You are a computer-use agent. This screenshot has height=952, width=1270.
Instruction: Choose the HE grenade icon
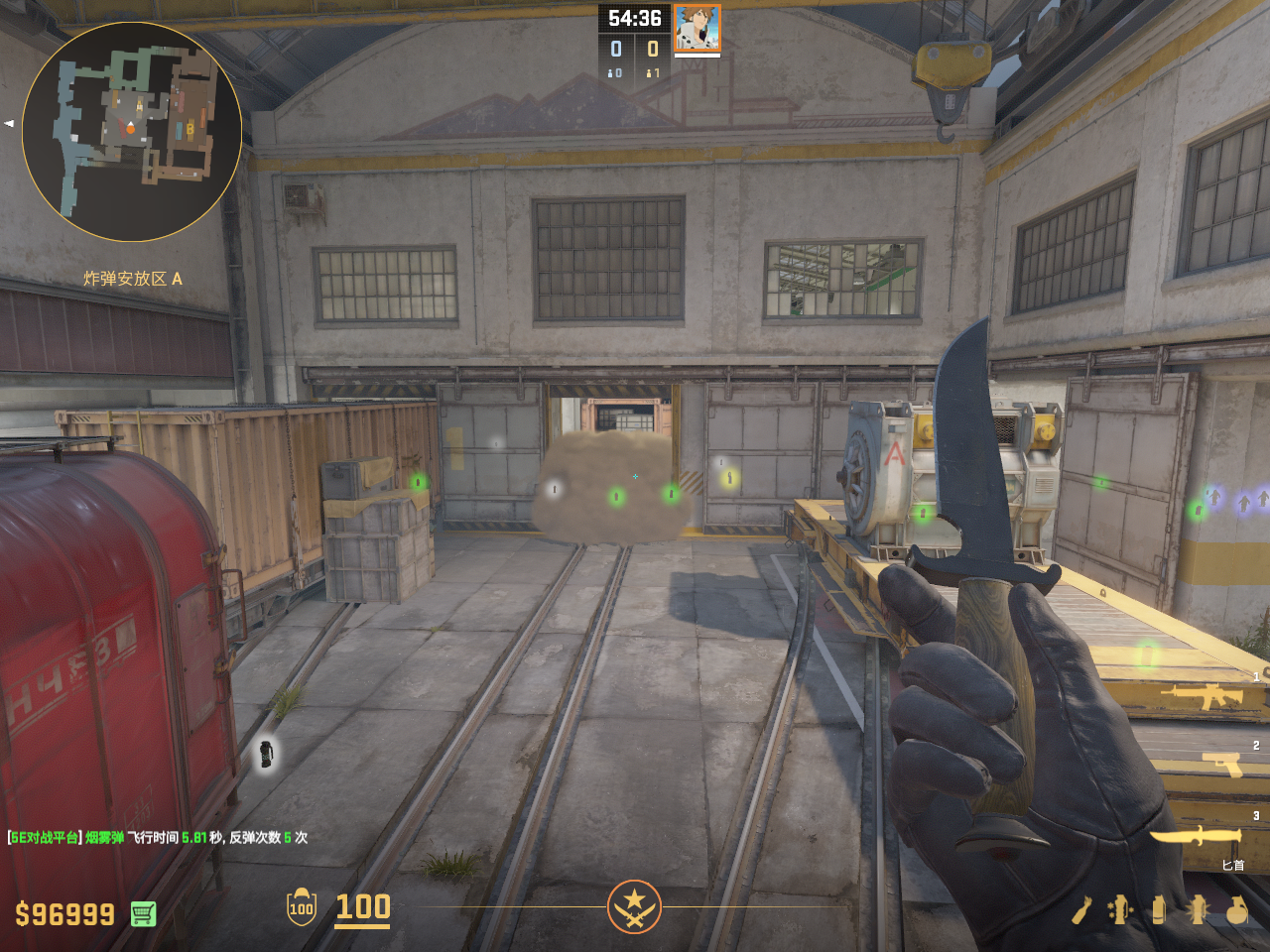tap(1236, 909)
